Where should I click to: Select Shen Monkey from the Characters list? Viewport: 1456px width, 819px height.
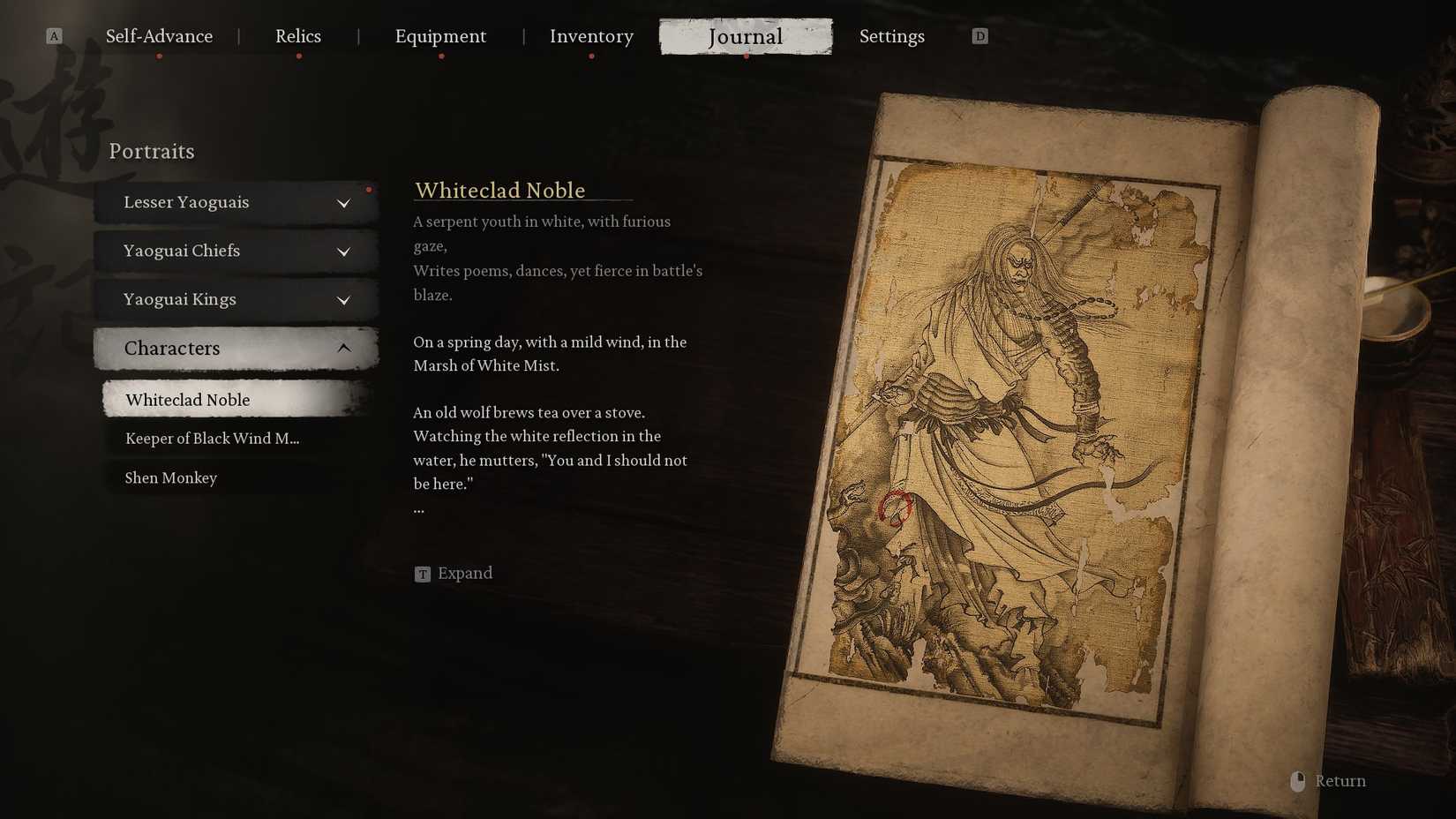[171, 477]
